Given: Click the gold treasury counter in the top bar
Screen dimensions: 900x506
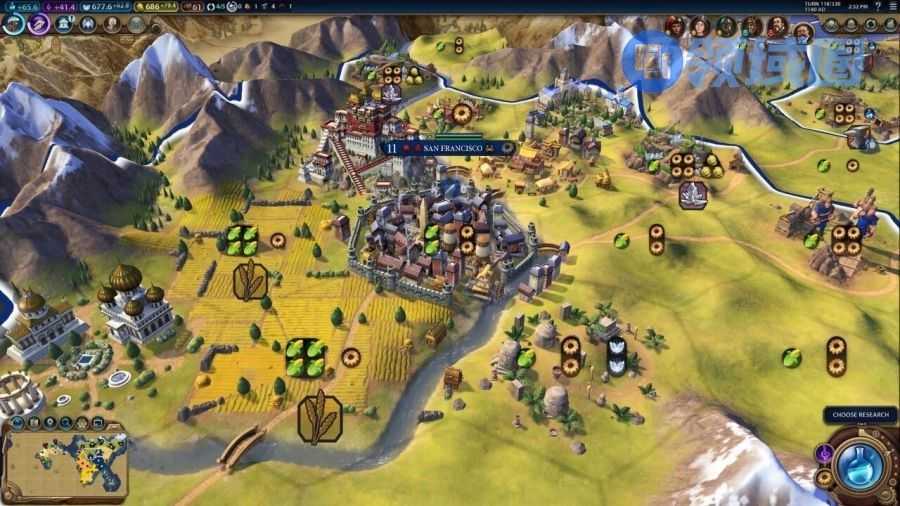Looking at the screenshot, I should (158, 7).
